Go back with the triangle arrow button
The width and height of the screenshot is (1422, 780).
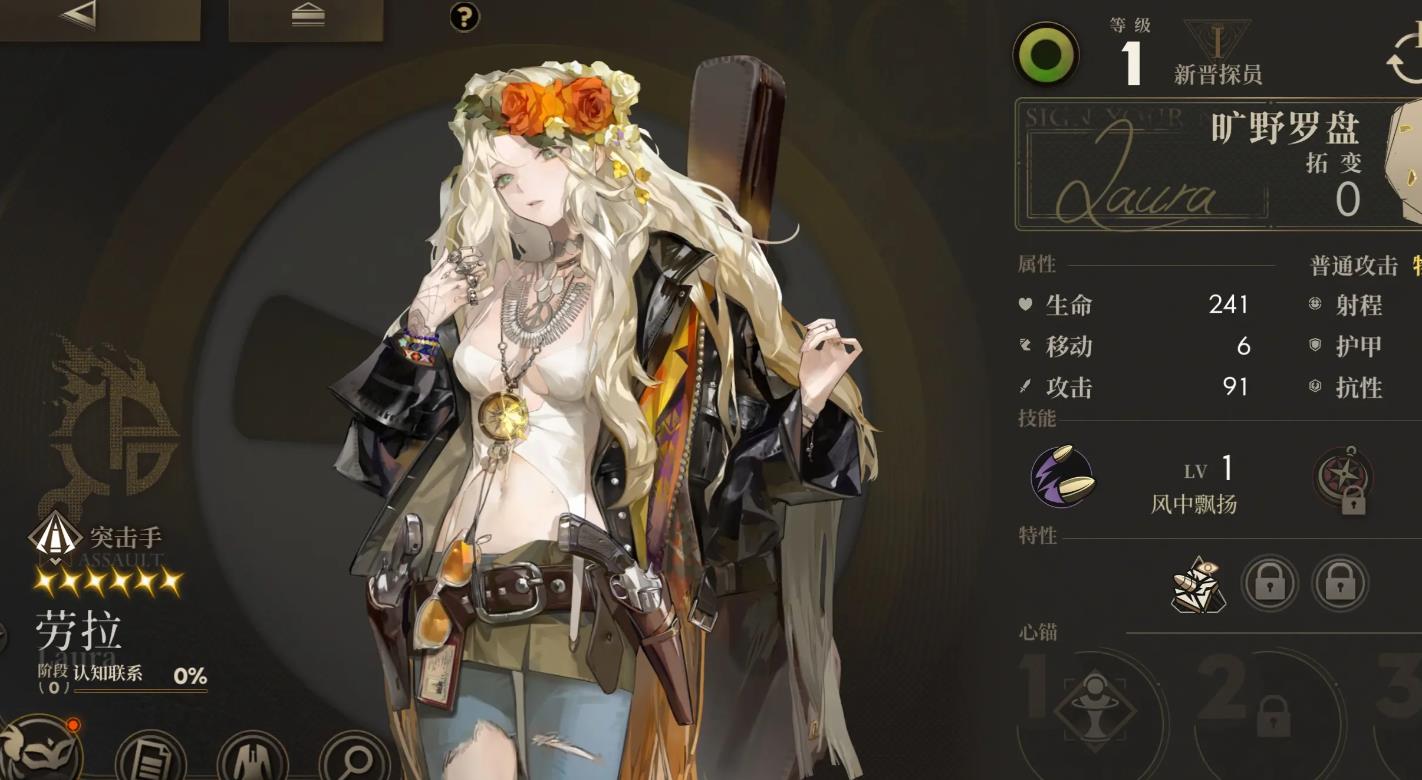78,15
